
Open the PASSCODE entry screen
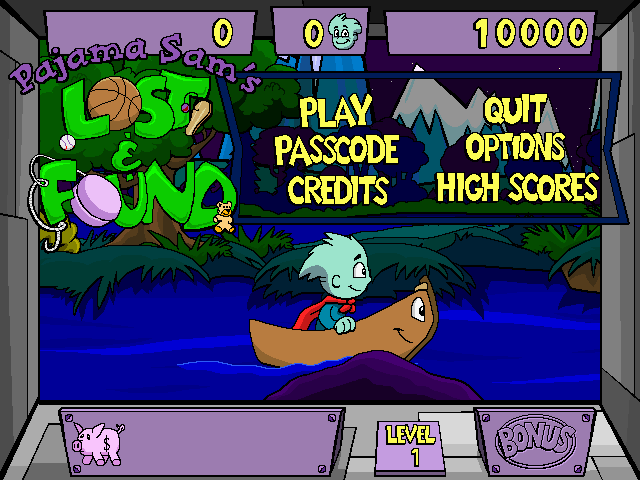point(336,149)
